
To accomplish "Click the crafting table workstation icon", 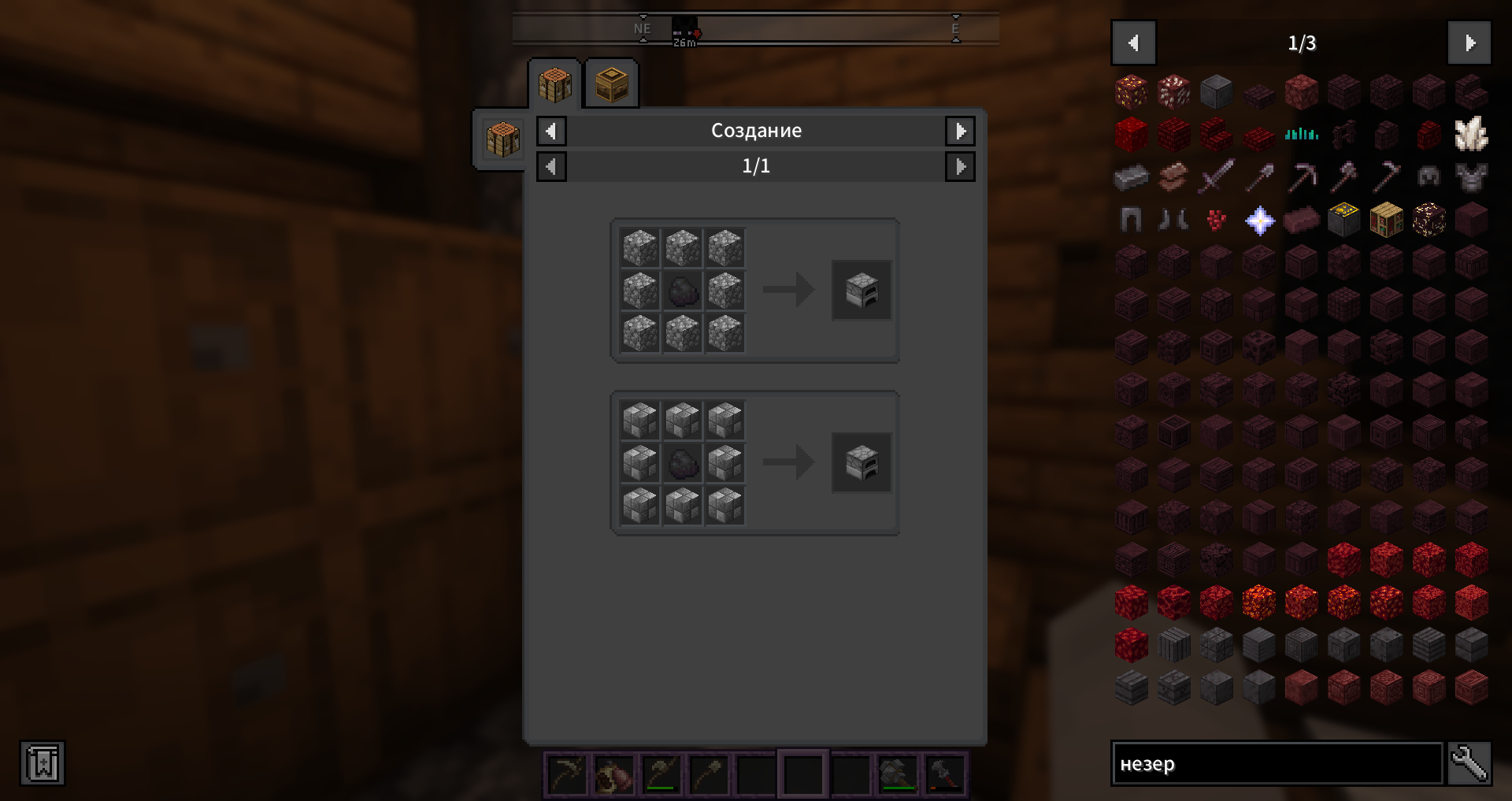I will (502, 140).
